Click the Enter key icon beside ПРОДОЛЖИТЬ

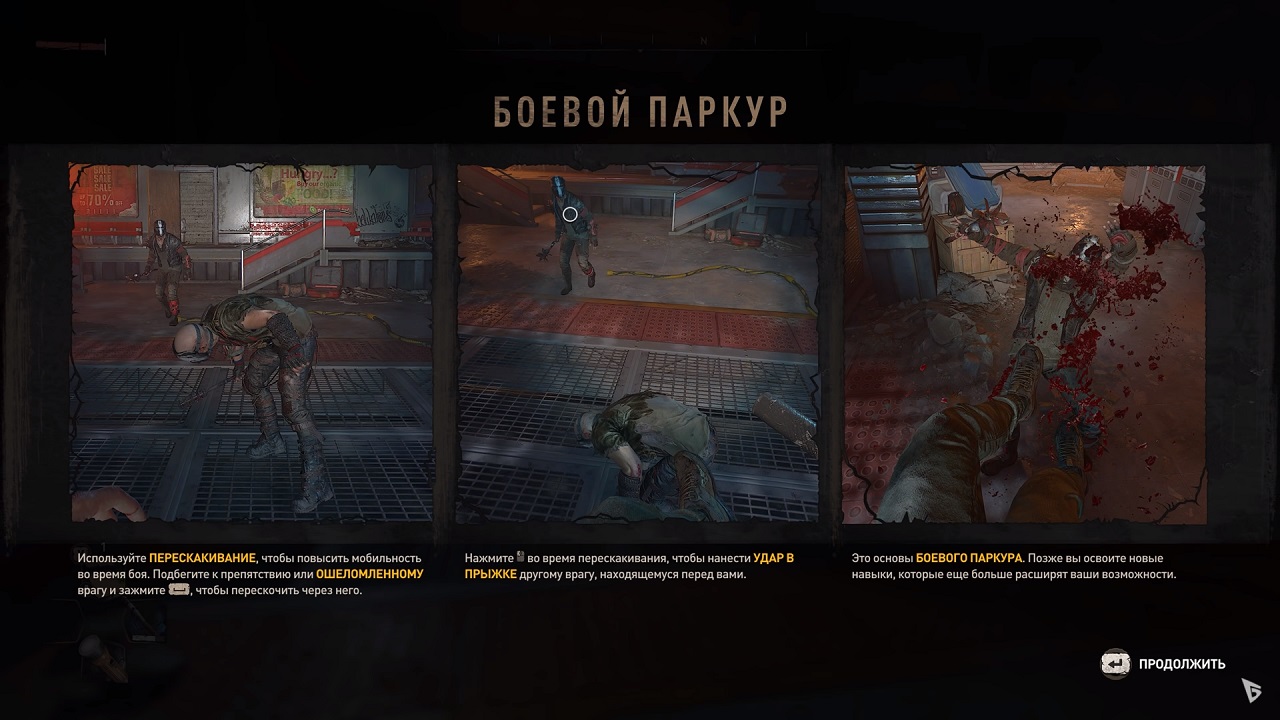coord(1113,662)
